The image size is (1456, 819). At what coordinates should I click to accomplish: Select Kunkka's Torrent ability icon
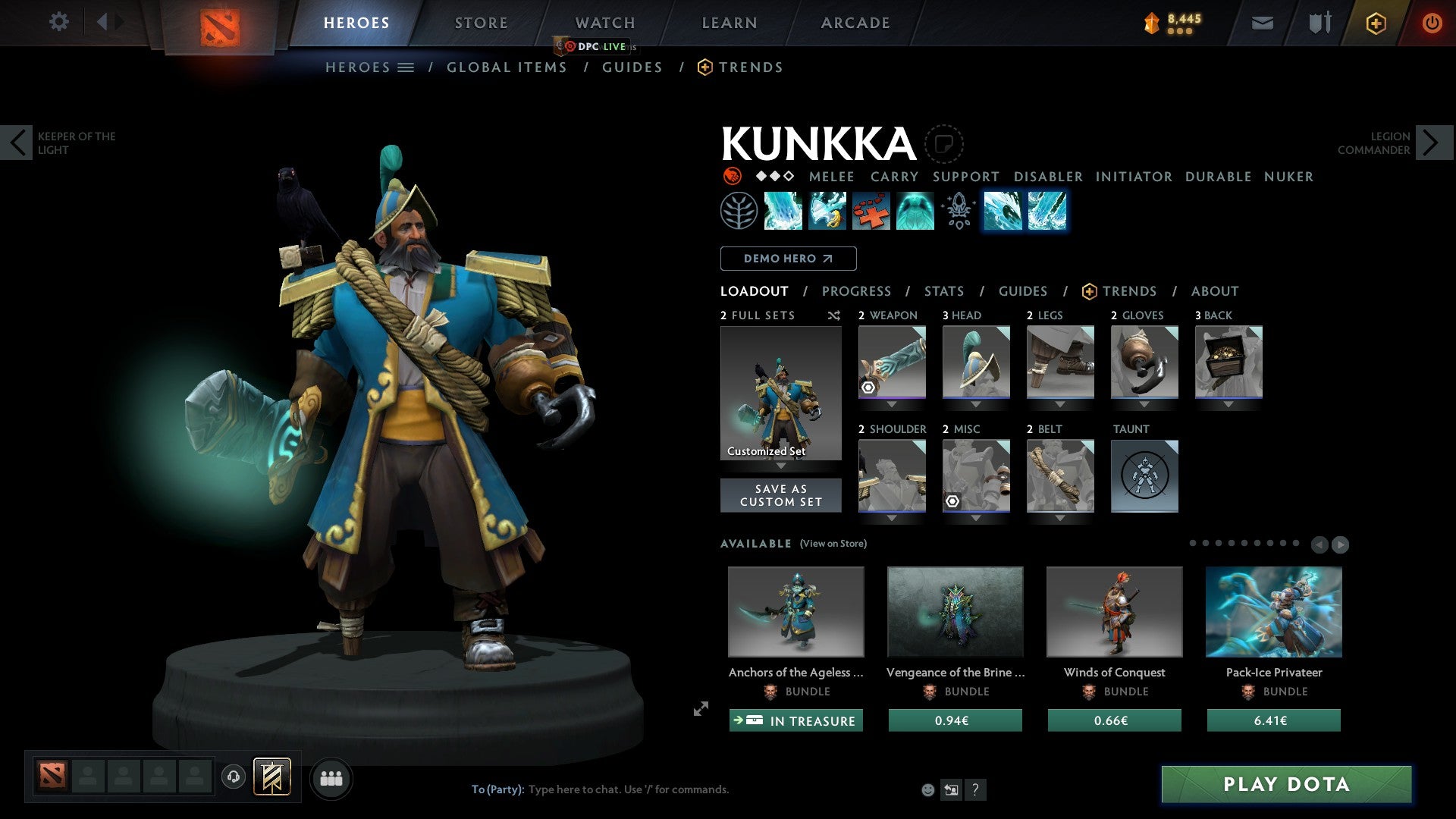click(x=783, y=212)
